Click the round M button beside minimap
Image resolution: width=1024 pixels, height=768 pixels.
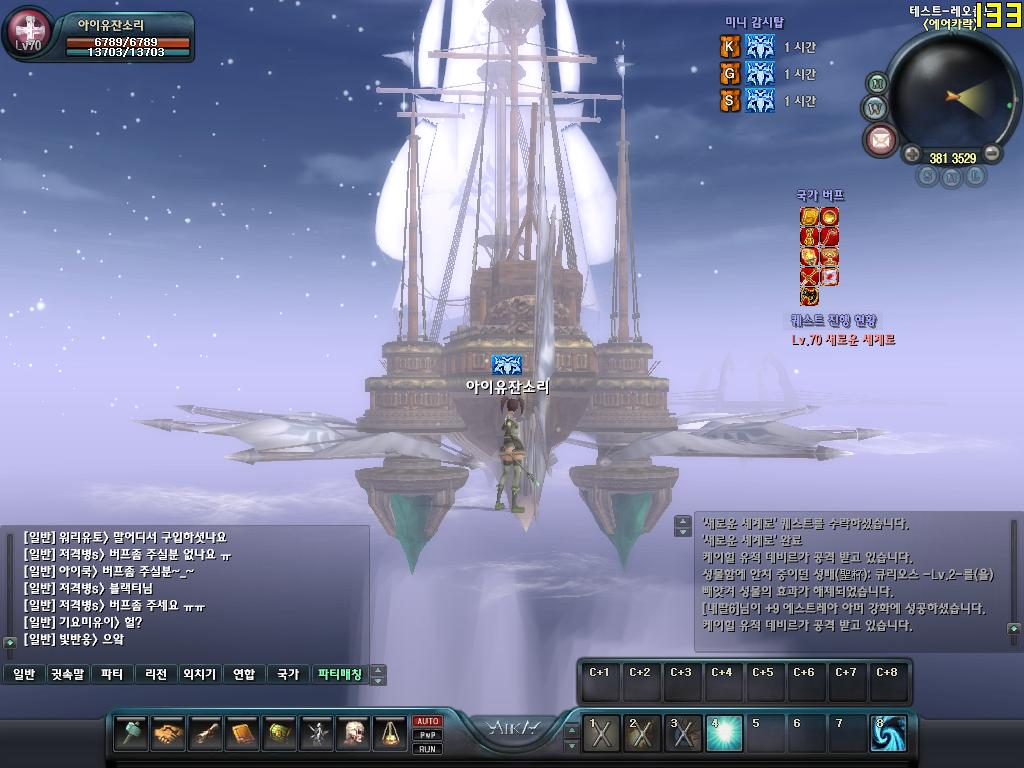pyautogui.click(x=877, y=82)
